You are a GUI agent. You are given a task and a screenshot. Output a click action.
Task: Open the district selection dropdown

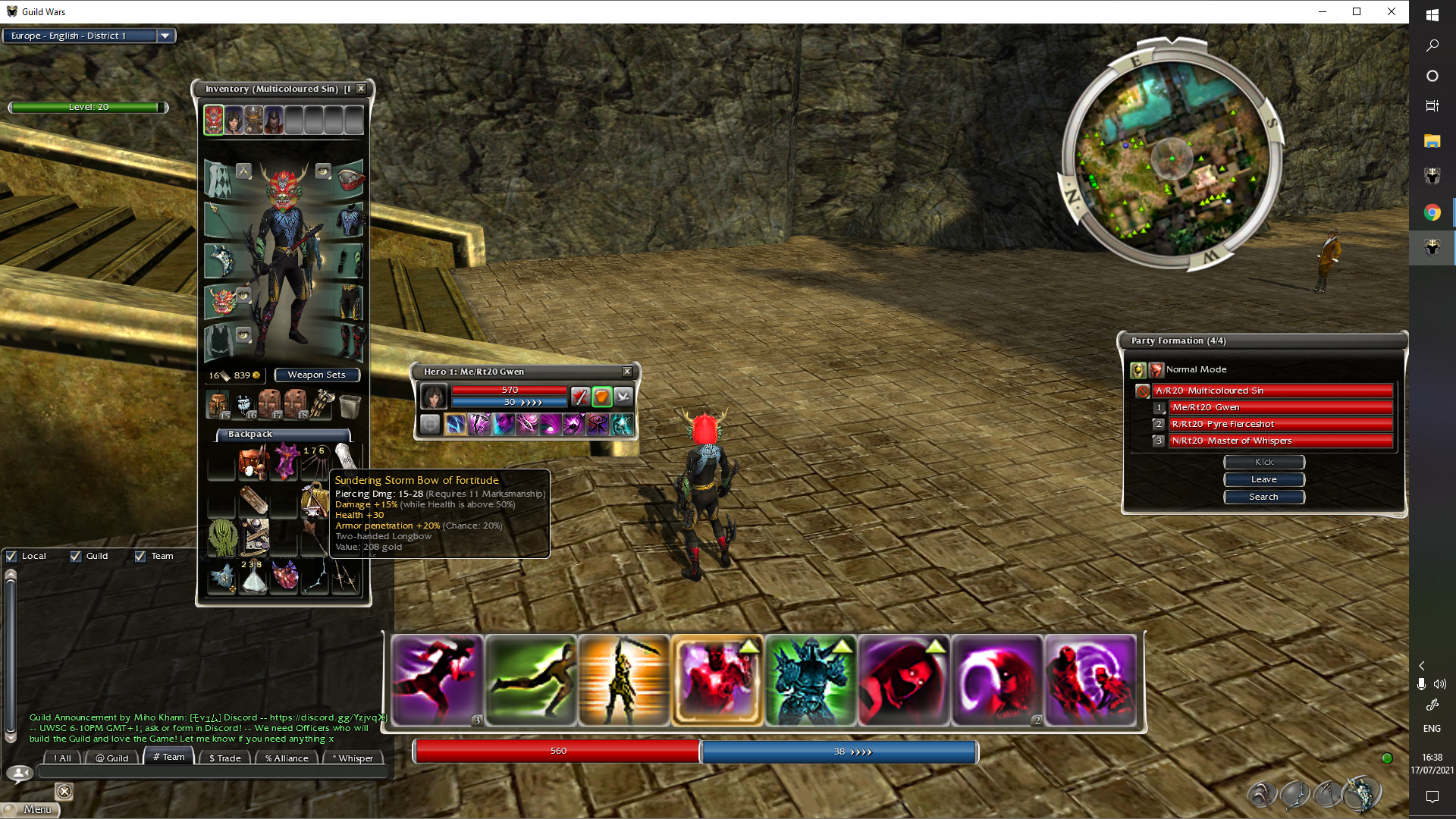[x=165, y=36]
